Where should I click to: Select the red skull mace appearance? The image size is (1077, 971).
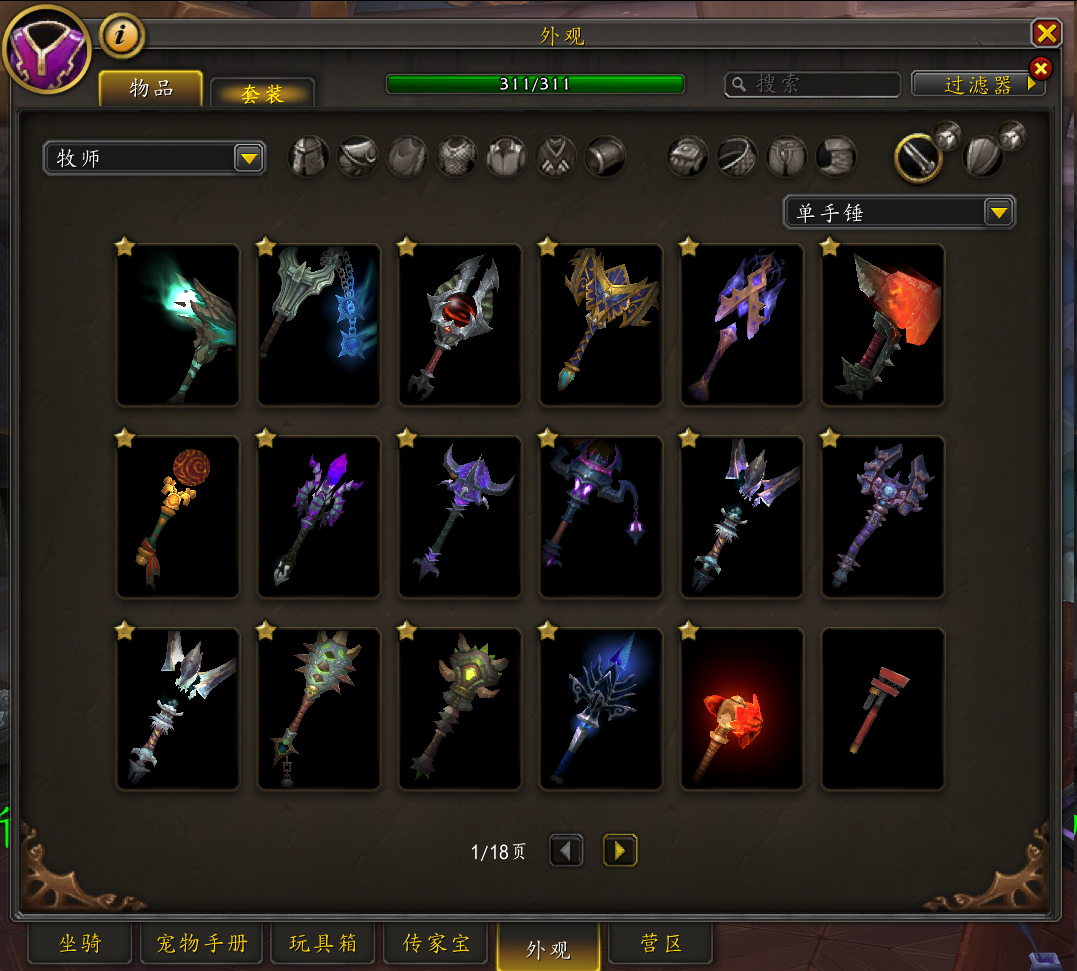[460, 325]
